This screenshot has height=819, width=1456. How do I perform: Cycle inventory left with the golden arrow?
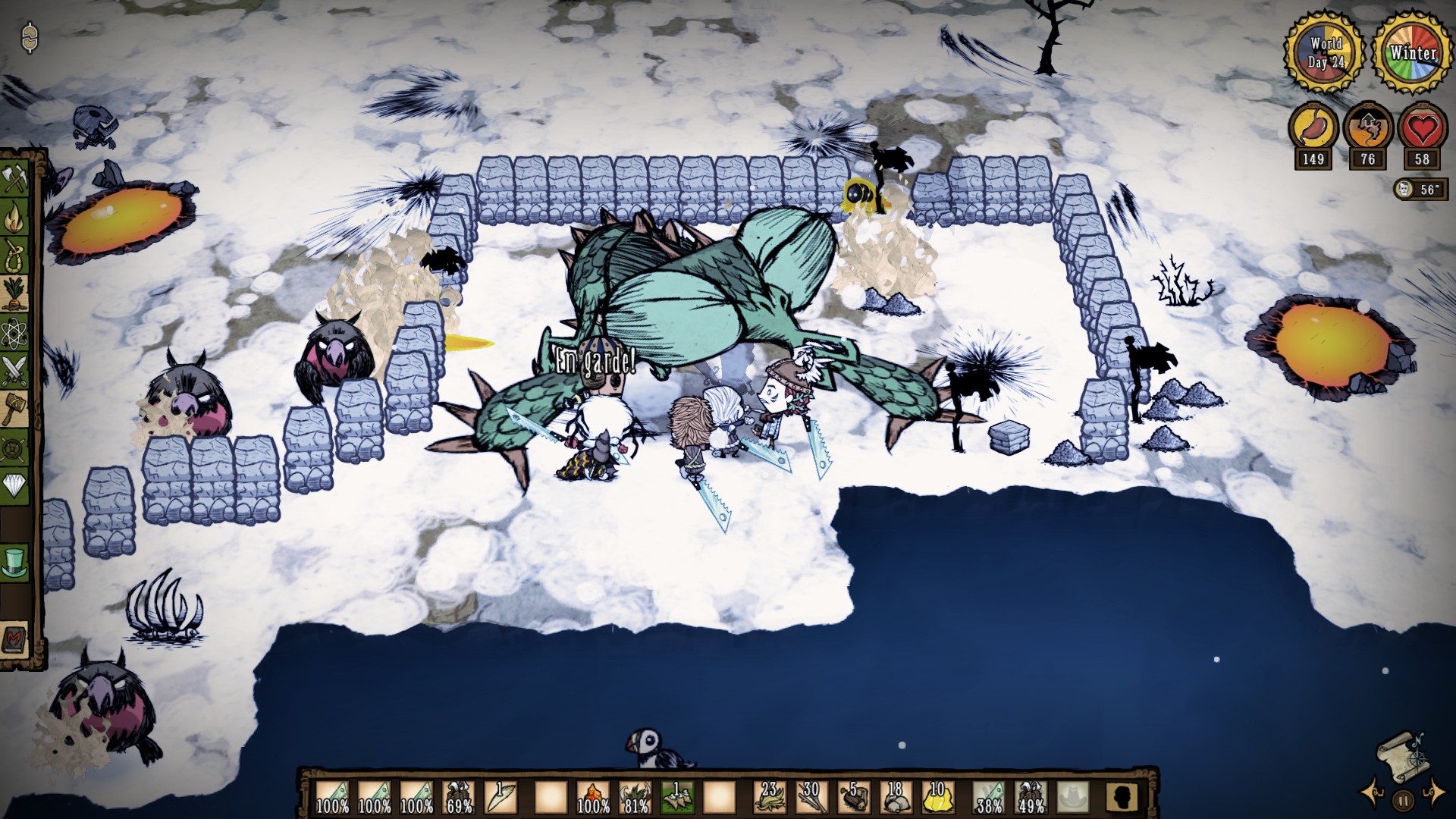click(x=1370, y=794)
